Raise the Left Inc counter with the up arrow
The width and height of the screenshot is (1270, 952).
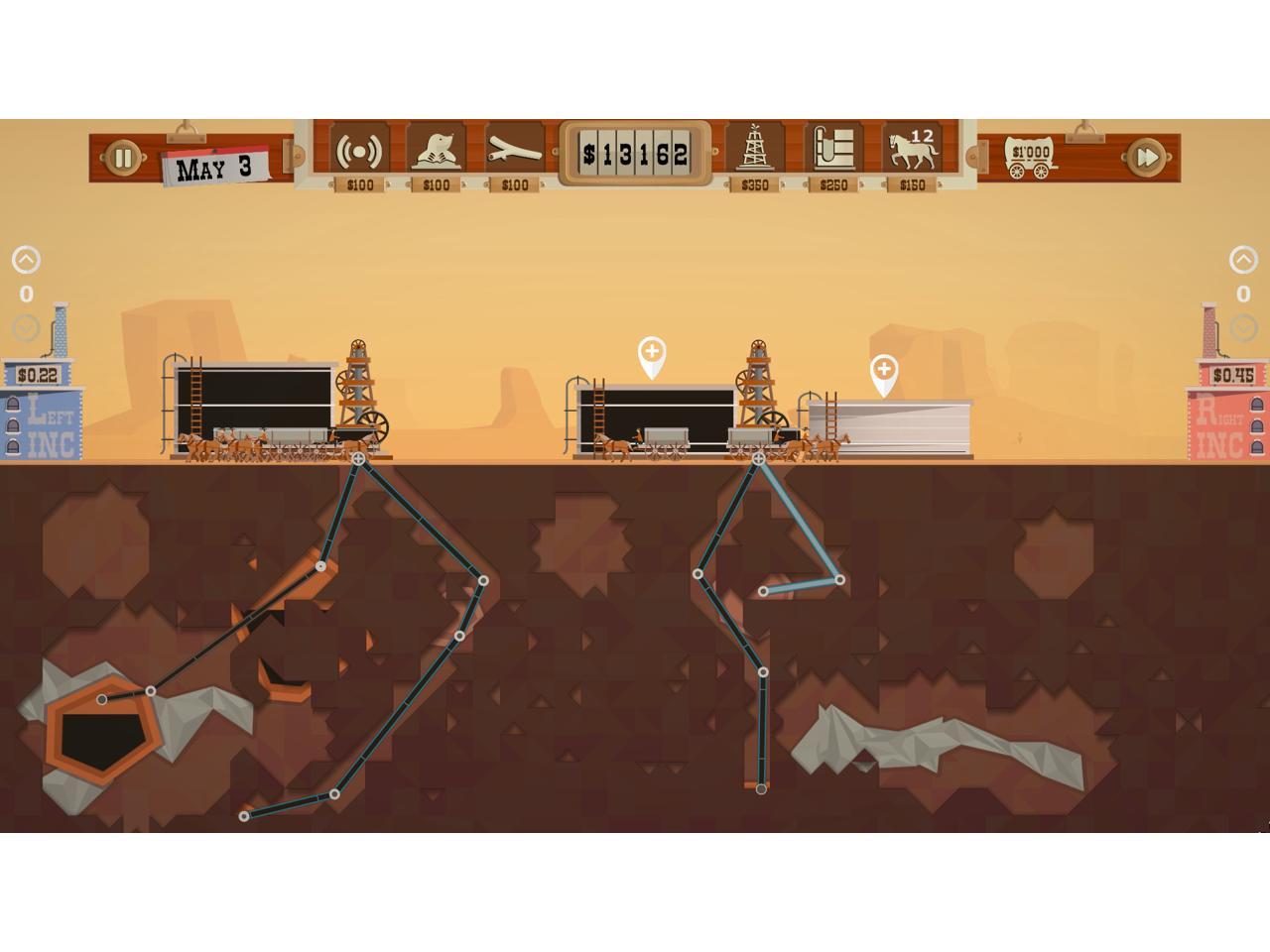click(x=26, y=260)
